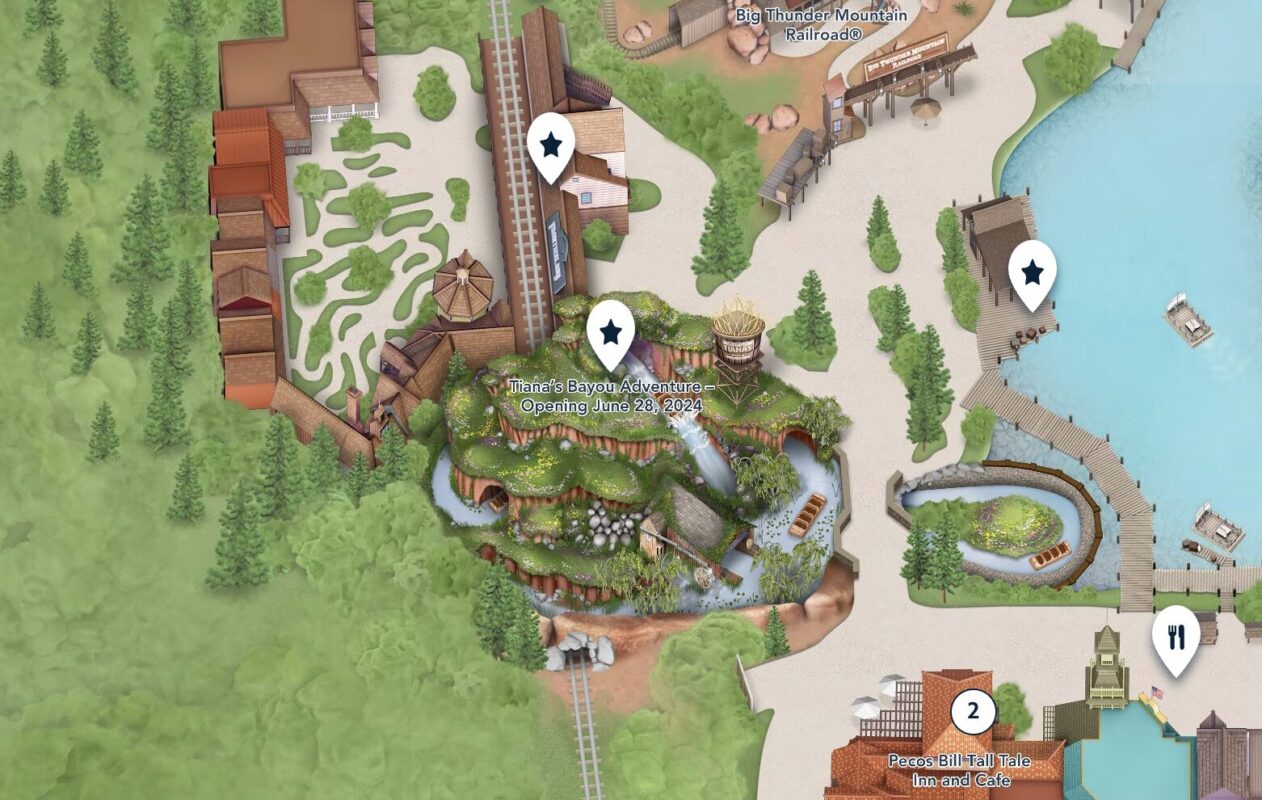Select the fork and knife dining pin

[x=1175, y=637]
